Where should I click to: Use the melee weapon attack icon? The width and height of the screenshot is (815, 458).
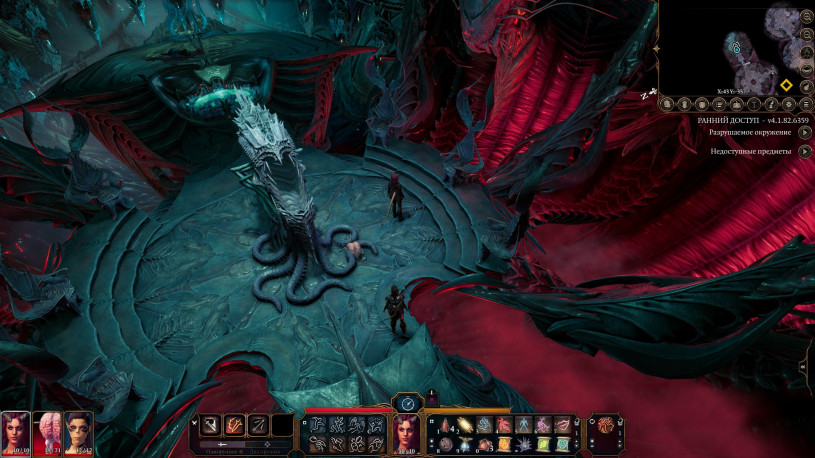(211, 425)
